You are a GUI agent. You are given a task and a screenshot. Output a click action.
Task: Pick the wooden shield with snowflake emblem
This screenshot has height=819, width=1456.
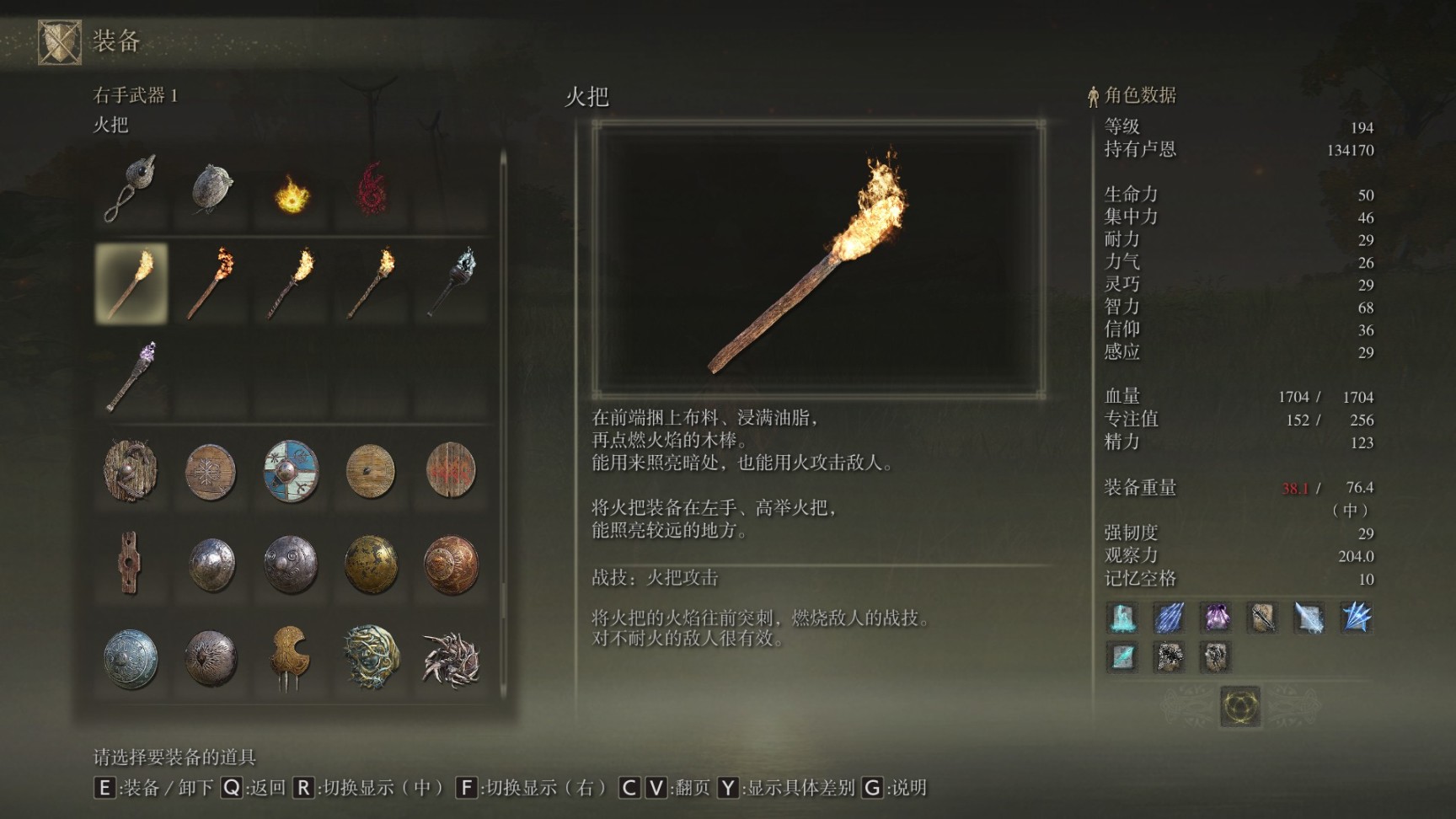[211, 471]
